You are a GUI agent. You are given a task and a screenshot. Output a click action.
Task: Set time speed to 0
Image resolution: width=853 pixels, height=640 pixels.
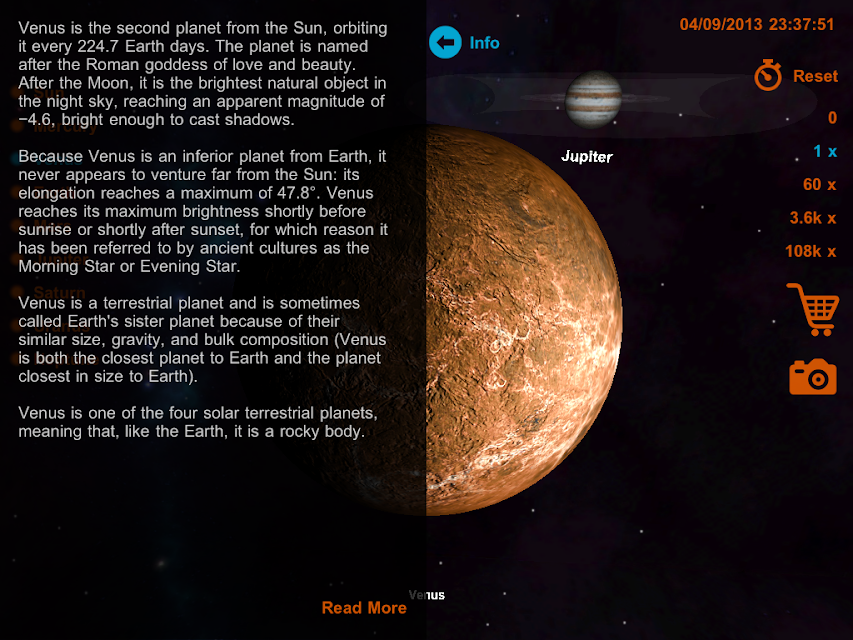[x=831, y=118]
